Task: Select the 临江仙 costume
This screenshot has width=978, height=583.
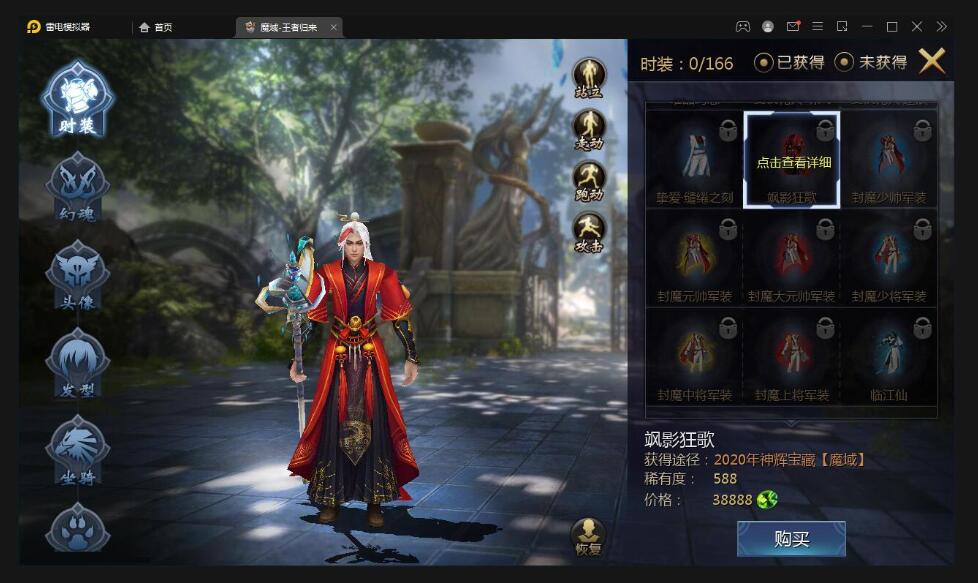Action: pyautogui.click(x=889, y=357)
